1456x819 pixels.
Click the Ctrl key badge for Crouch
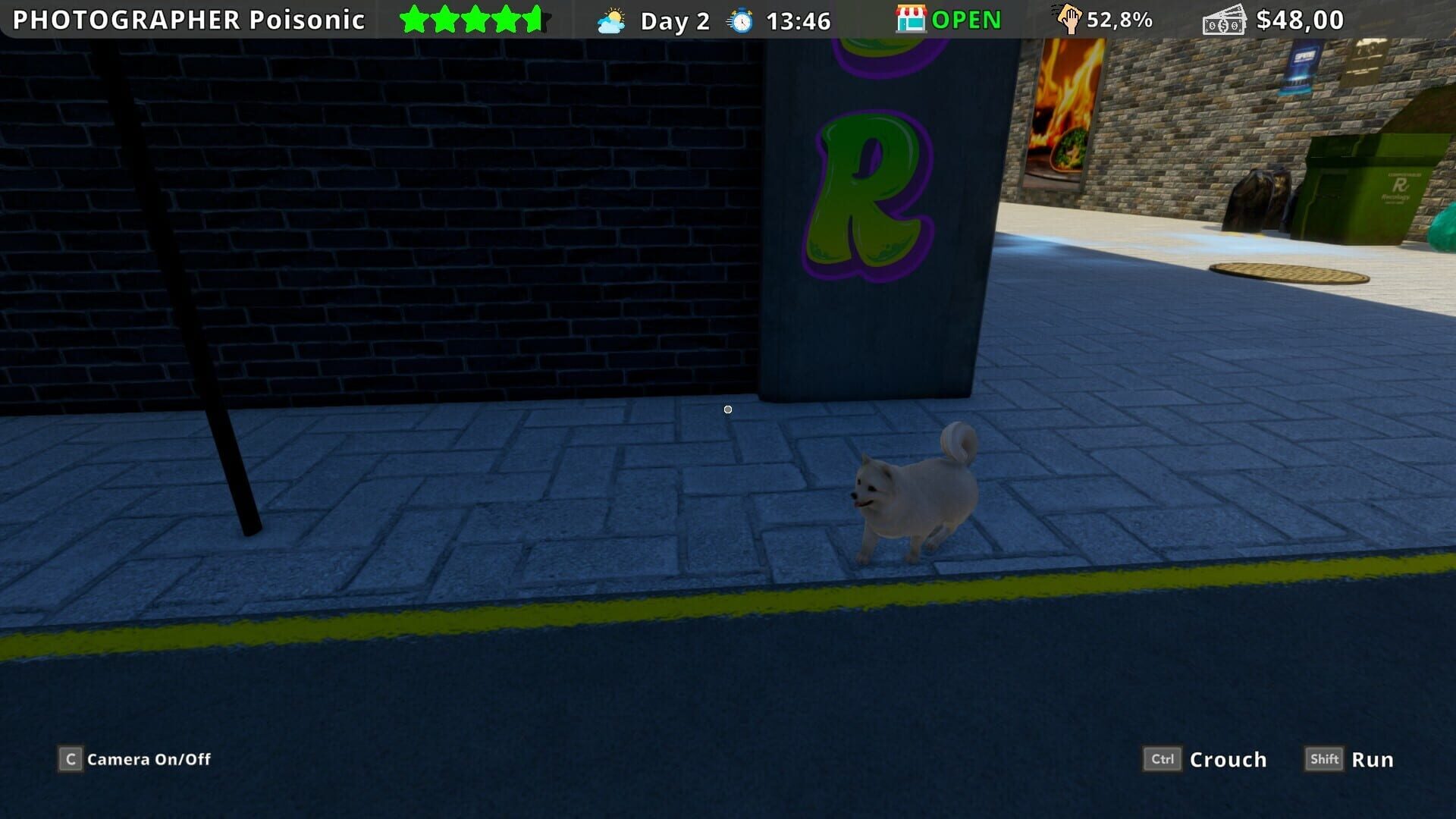coord(1162,759)
